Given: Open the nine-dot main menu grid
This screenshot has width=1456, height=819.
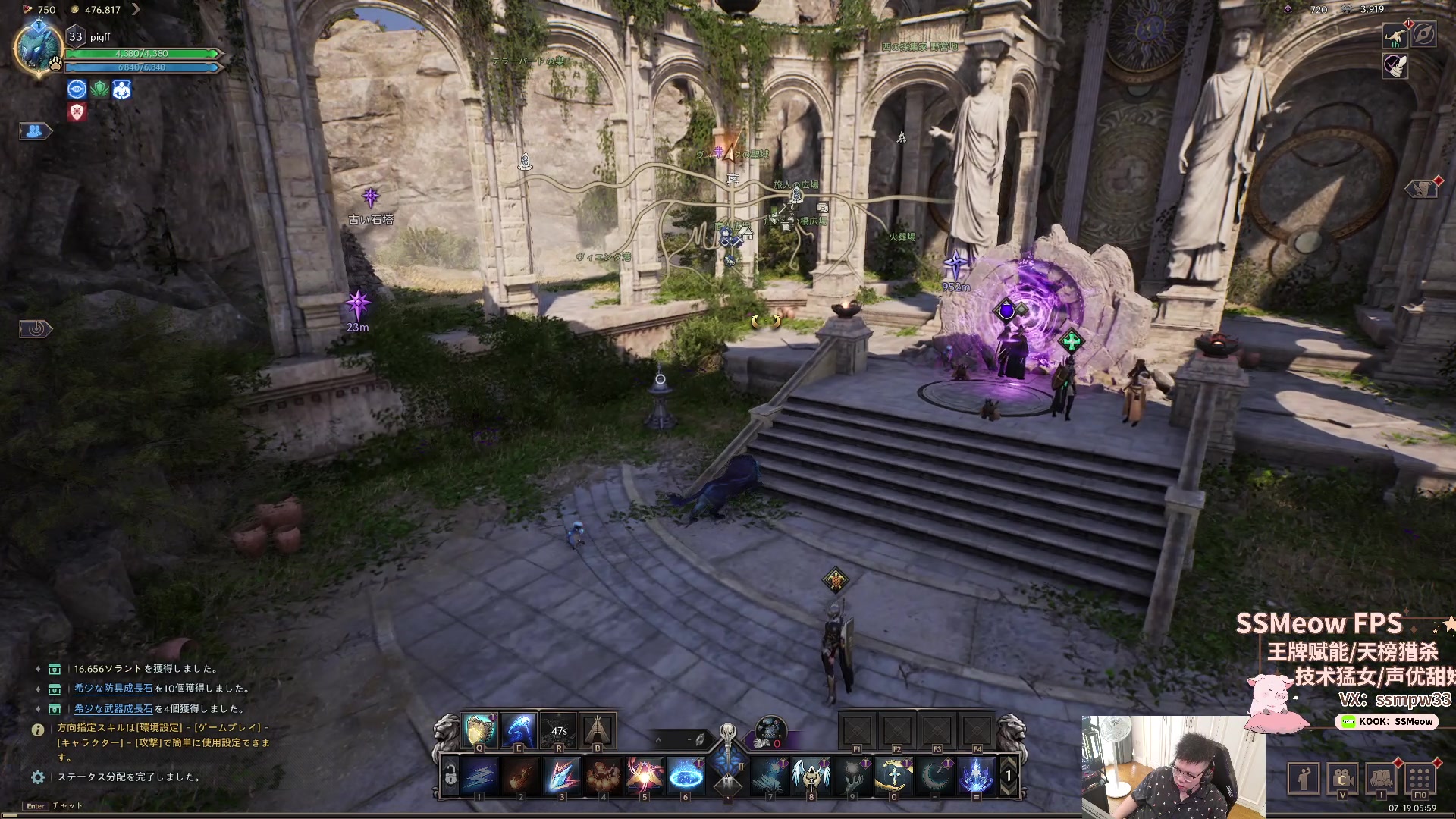Looking at the screenshot, I should pos(1420,777).
